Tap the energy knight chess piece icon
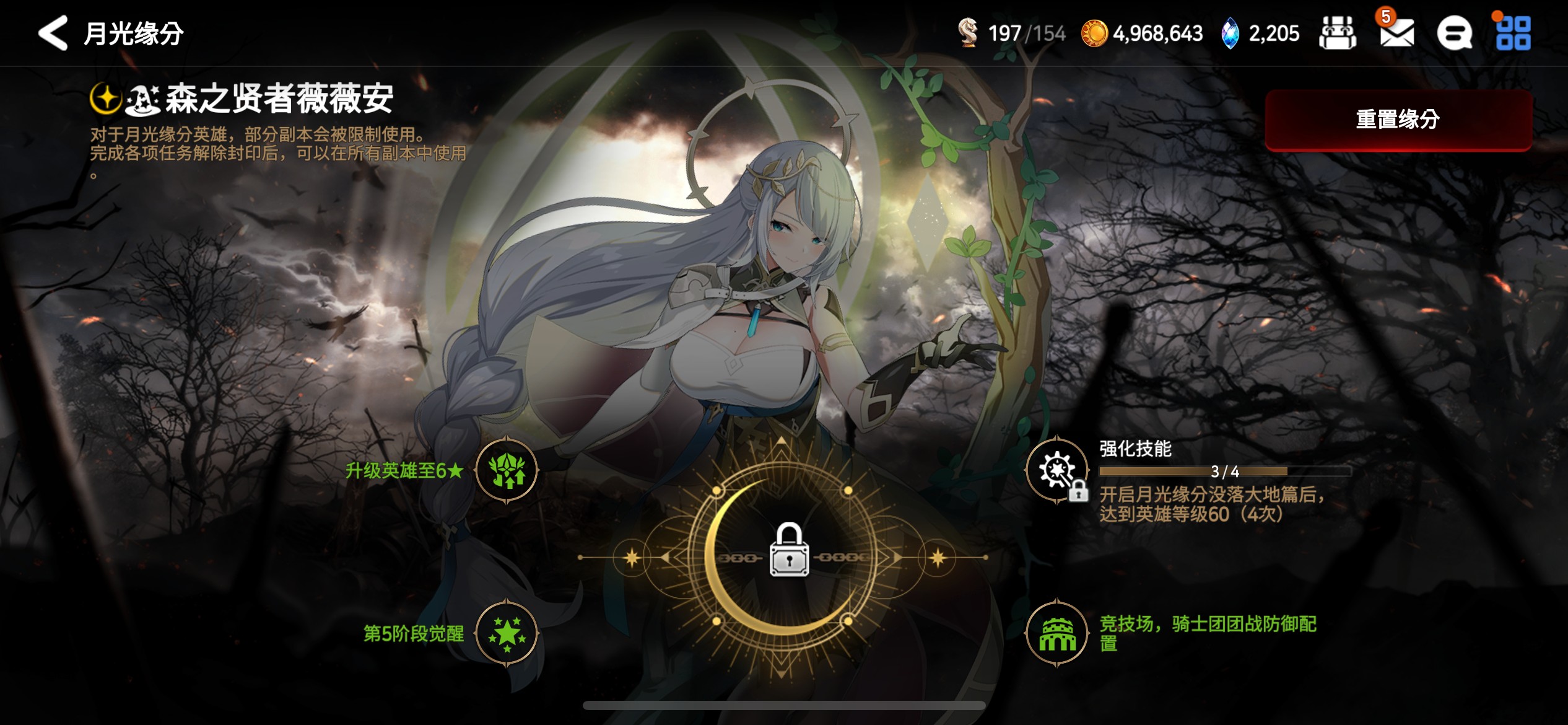This screenshot has height=725, width=1568. (x=968, y=33)
